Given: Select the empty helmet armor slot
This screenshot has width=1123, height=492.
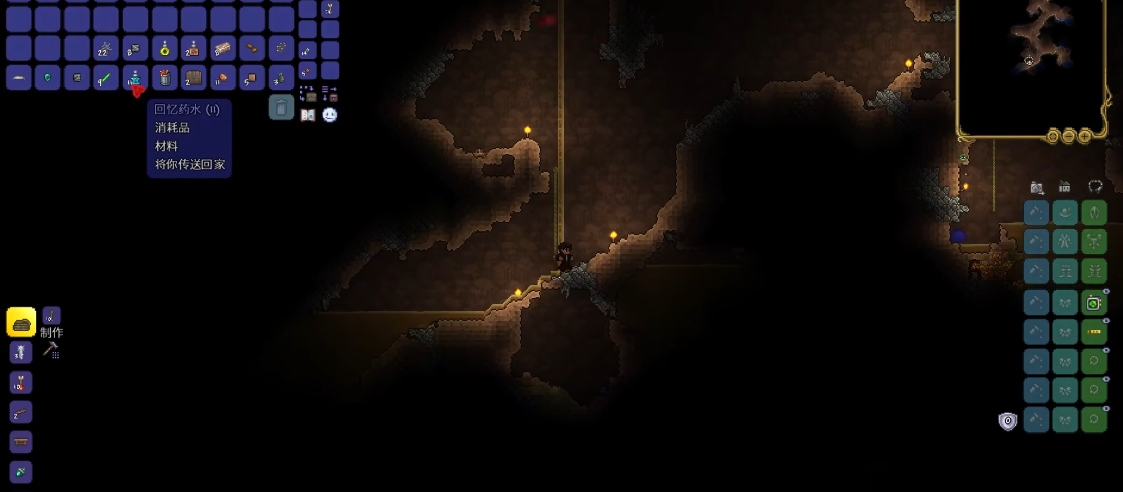Looking at the screenshot, I should click(x=1094, y=212).
